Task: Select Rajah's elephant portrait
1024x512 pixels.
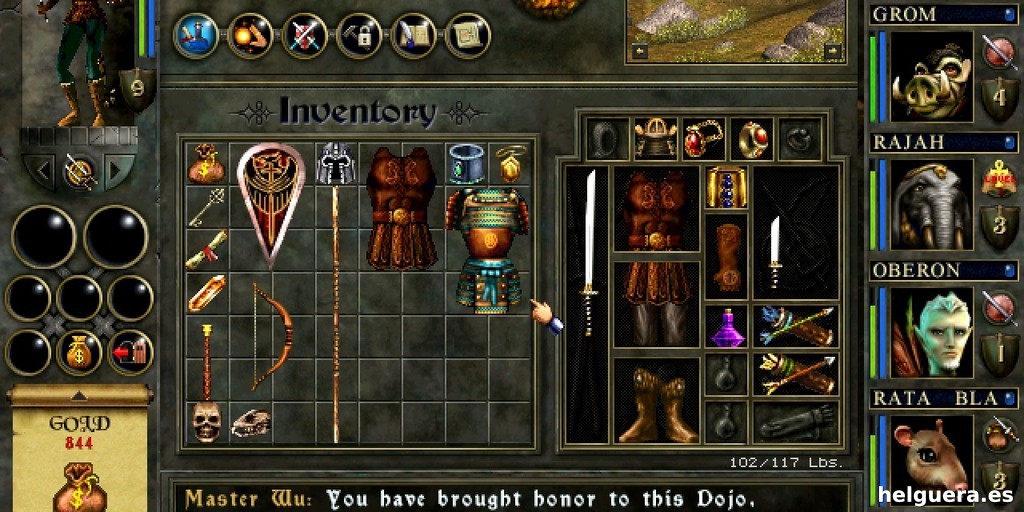Action: [x=932, y=204]
